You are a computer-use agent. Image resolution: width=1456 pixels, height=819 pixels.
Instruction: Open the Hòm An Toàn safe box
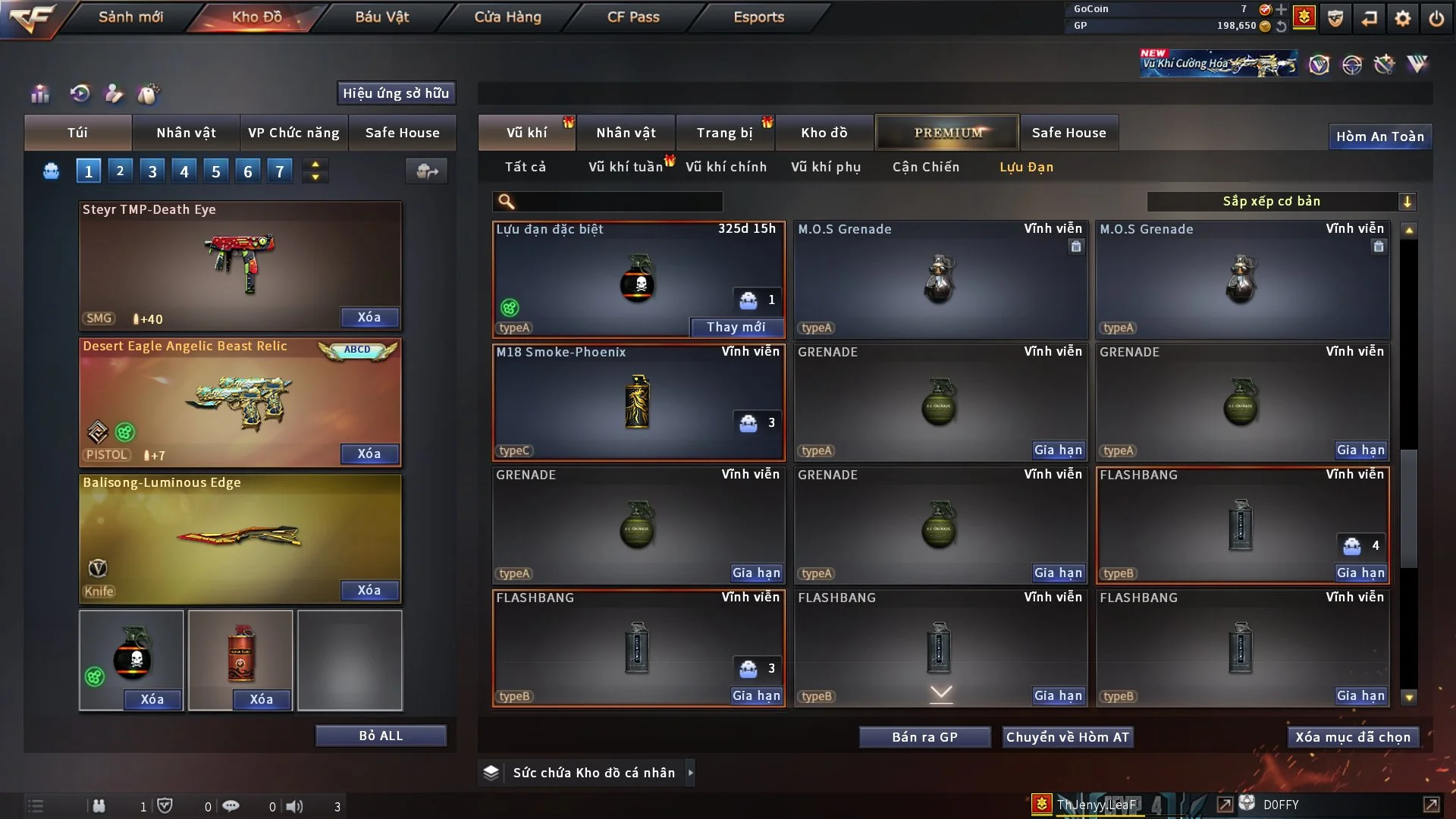(x=1379, y=136)
